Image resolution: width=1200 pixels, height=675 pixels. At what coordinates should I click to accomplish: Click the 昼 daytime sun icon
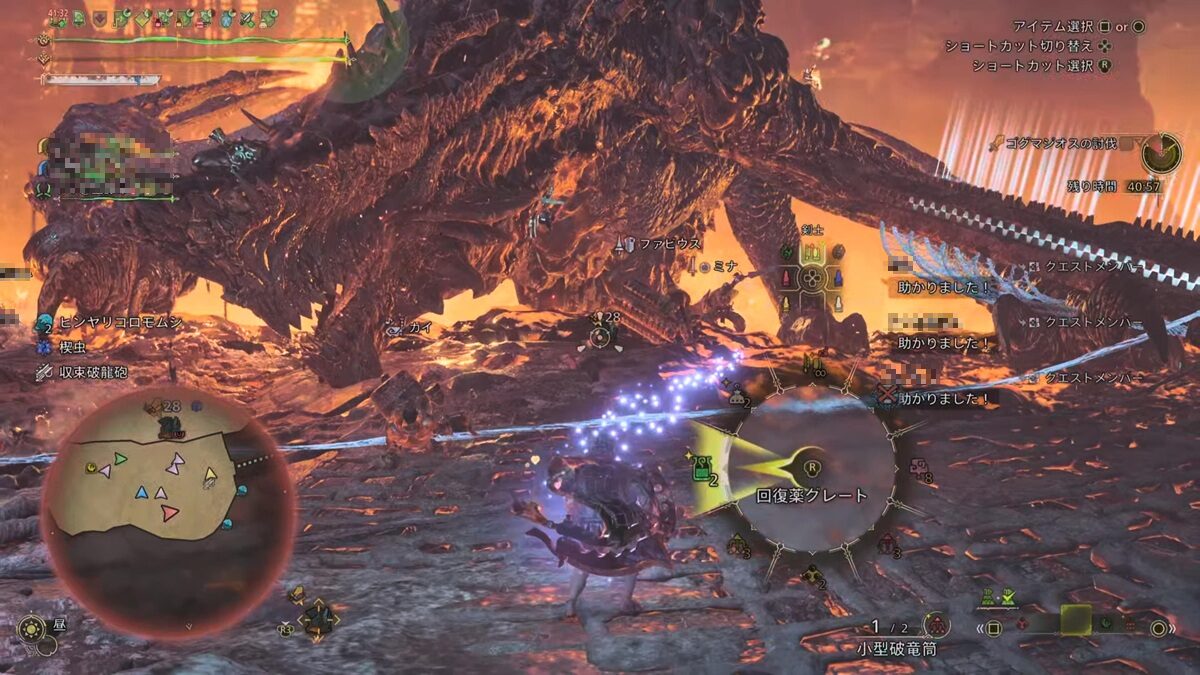coord(32,630)
